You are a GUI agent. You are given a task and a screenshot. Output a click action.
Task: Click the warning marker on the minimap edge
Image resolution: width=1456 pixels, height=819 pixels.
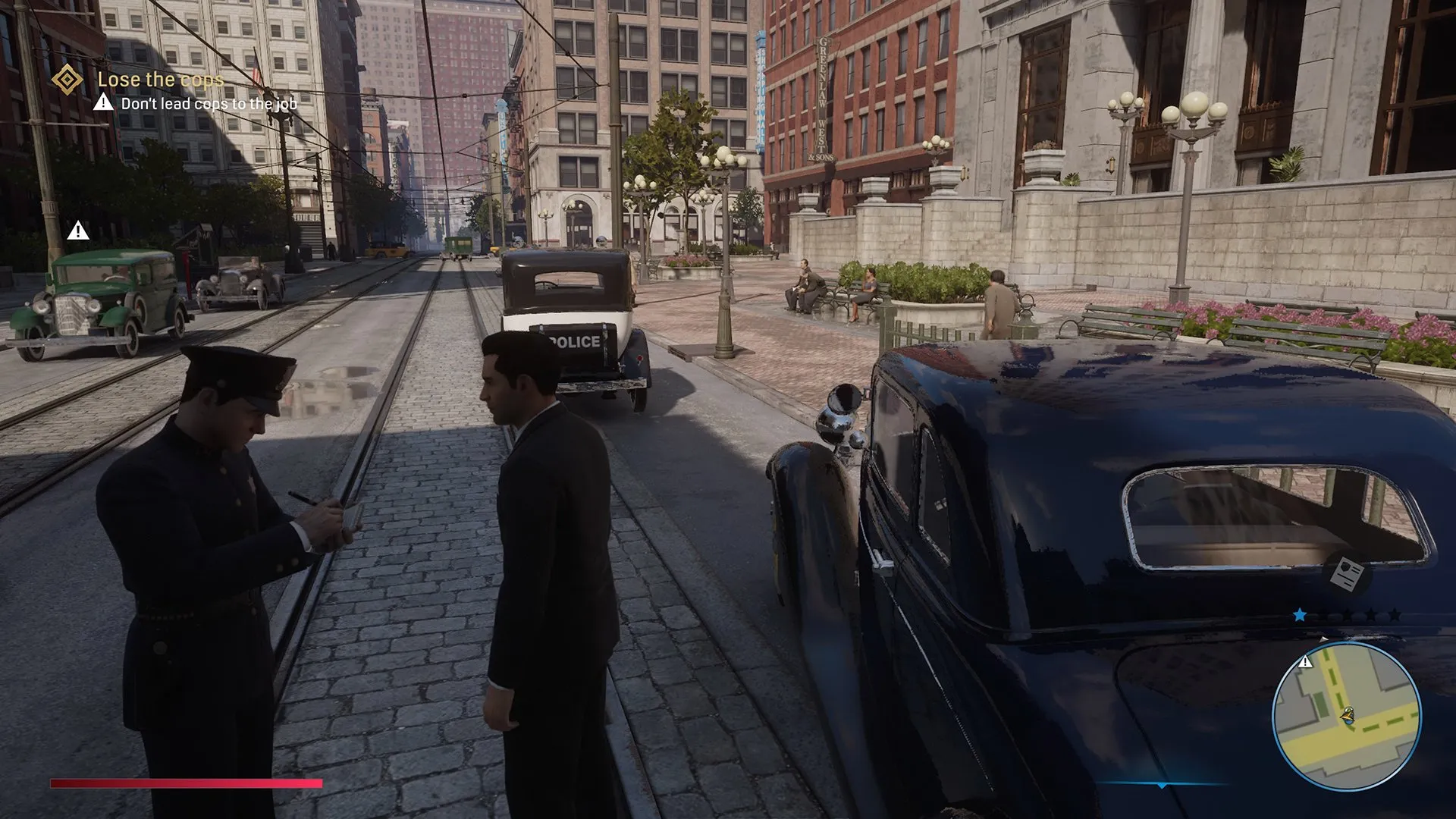[1305, 662]
